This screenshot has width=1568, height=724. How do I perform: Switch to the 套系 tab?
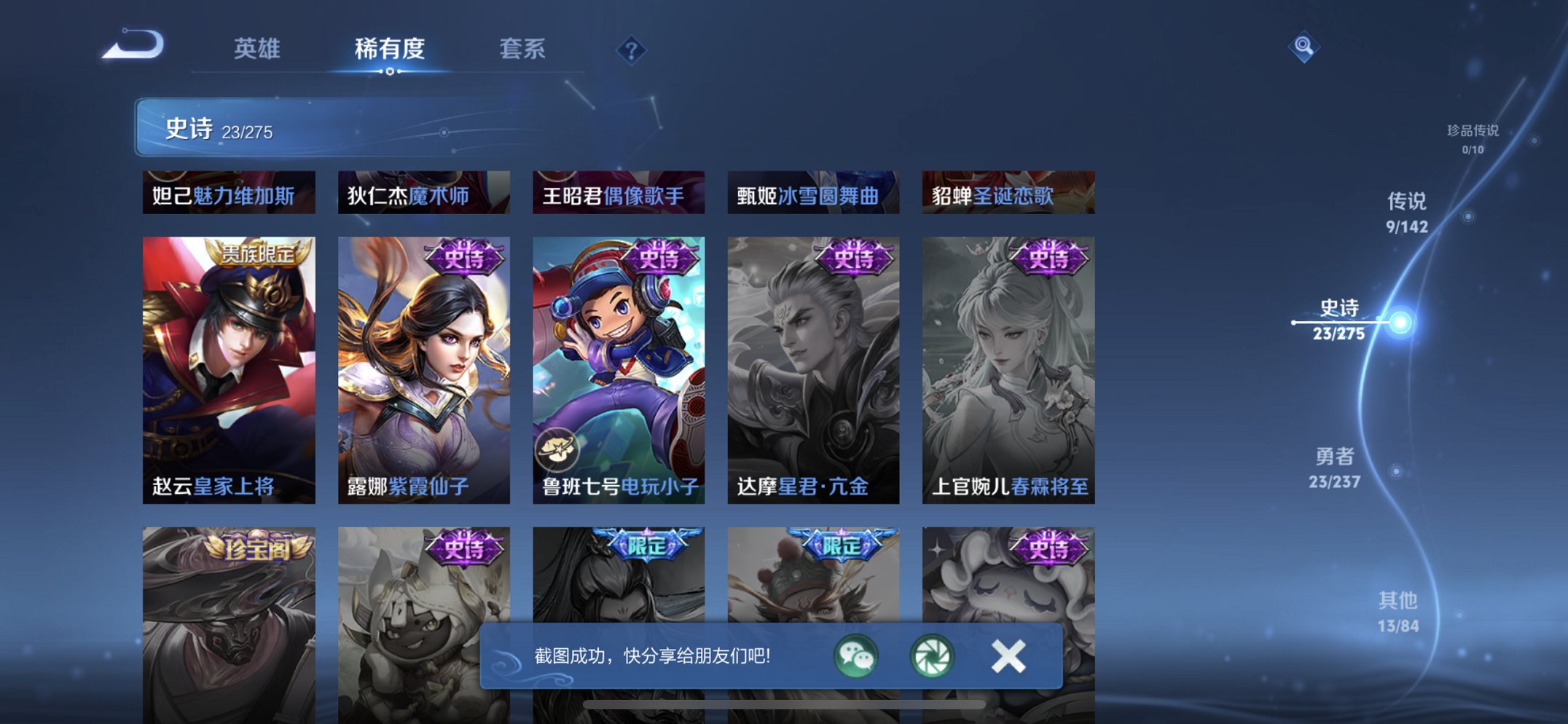click(523, 49)
